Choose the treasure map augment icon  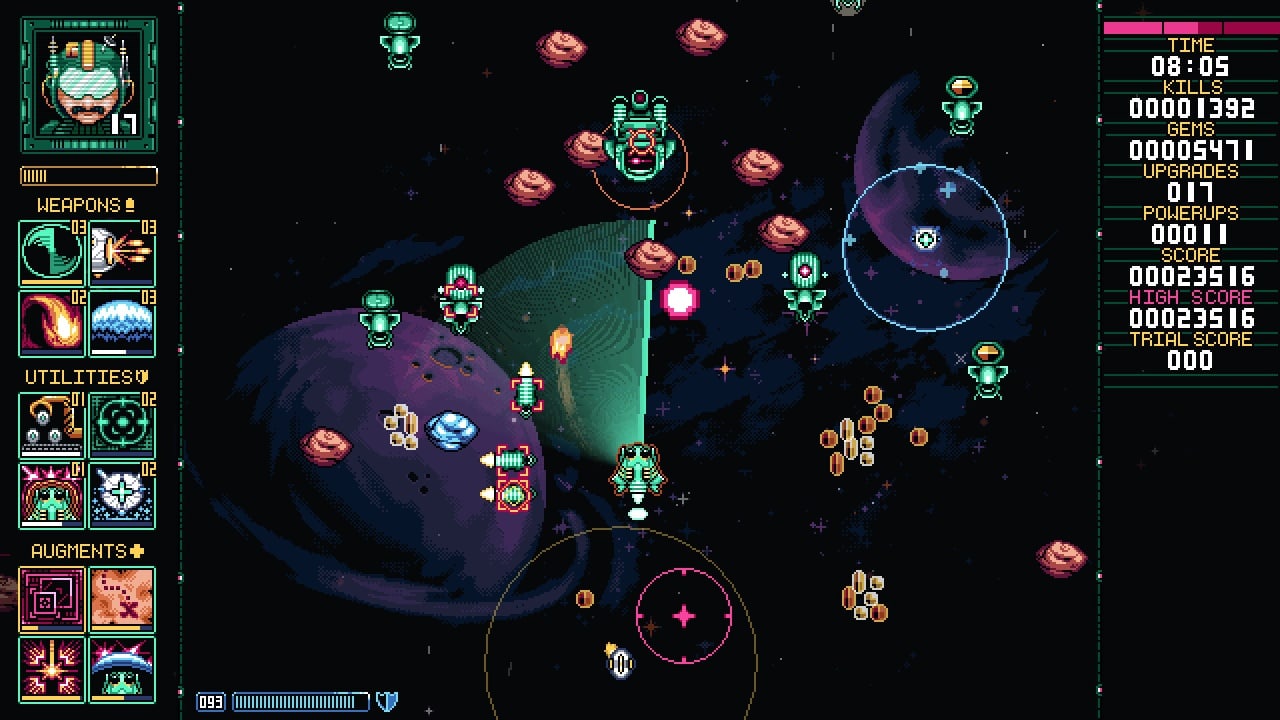pyautogui.click(x=122, y=600)
